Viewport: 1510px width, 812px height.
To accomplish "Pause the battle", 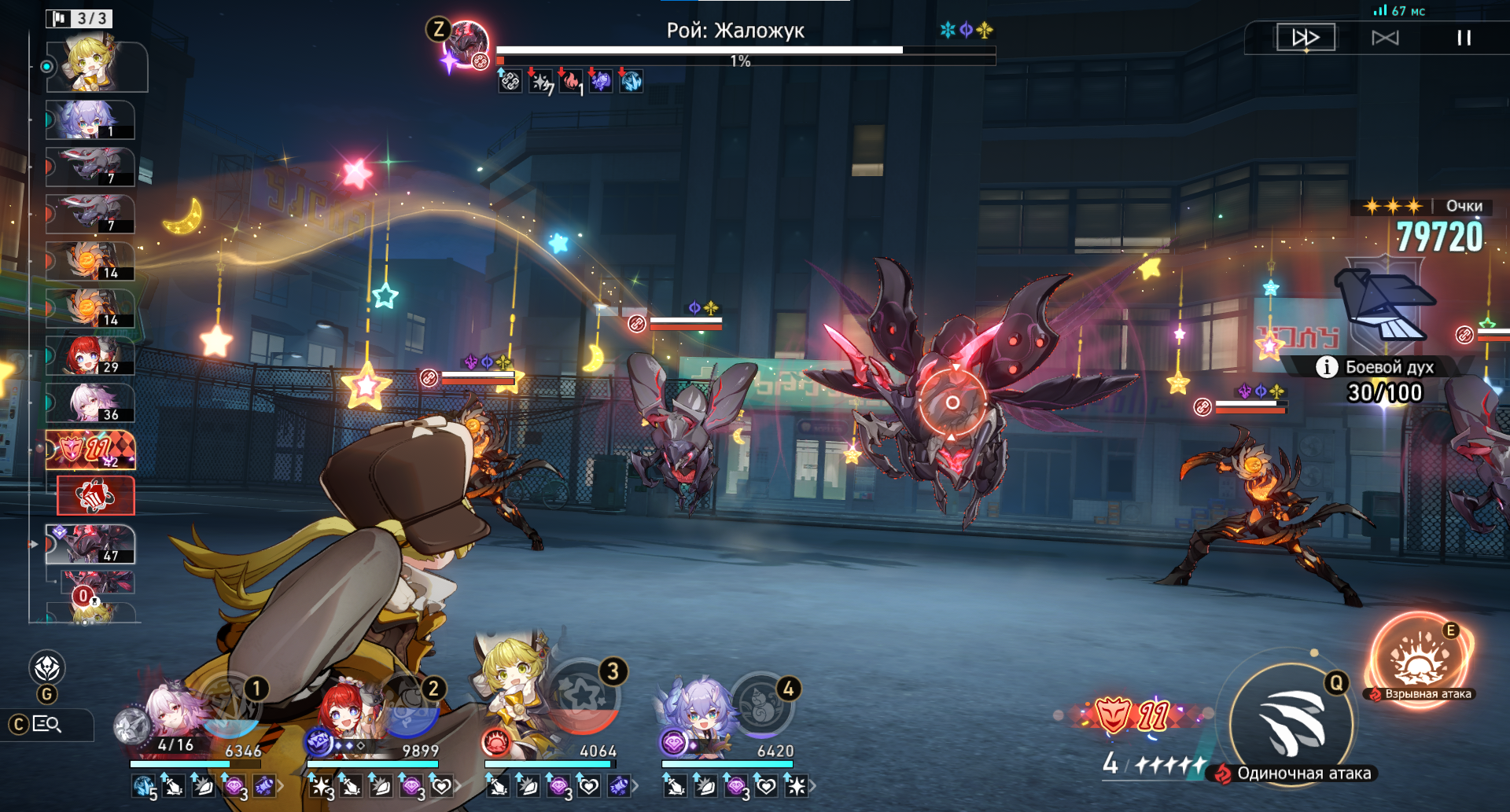I will pyautogui.click(x=1464, y=38).
